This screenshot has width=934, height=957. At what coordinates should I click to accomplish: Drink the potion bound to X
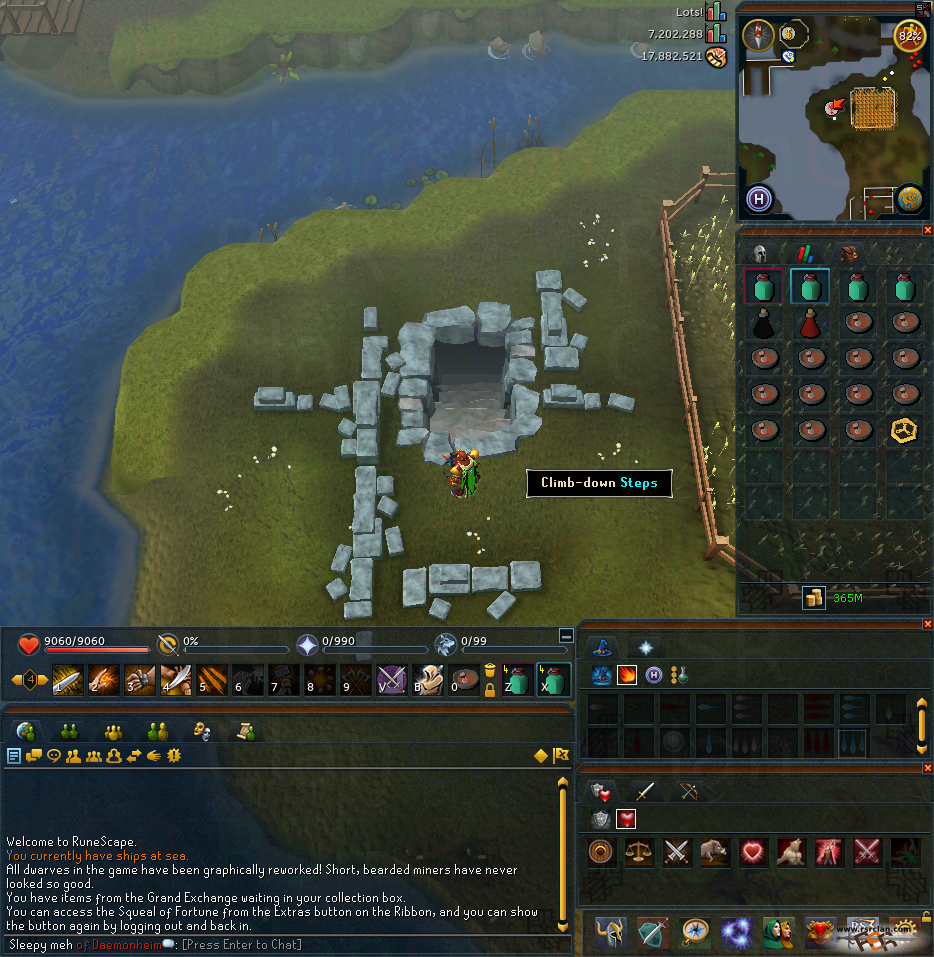(x=554, y=680)
